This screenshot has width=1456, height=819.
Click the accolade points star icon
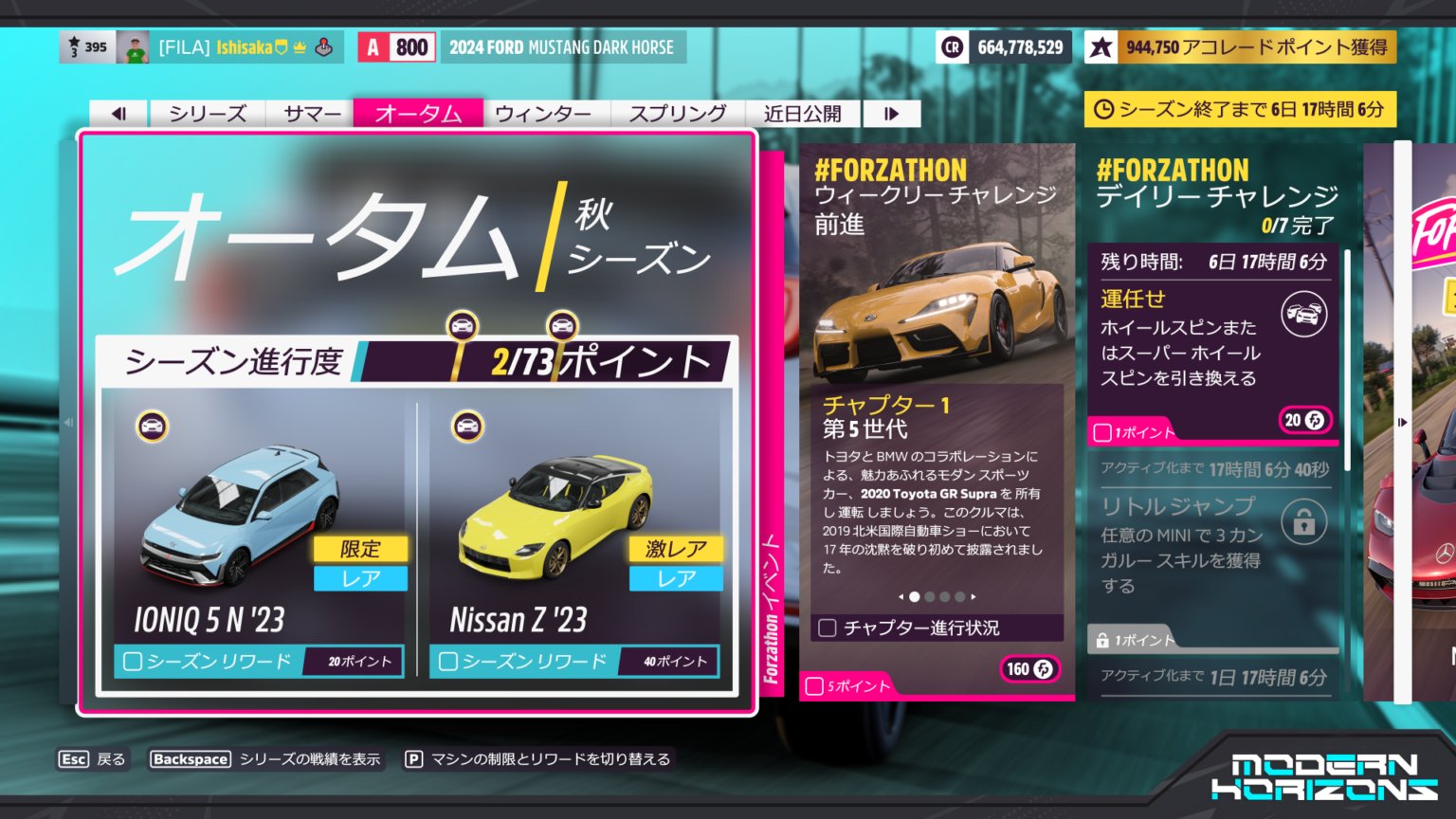pos(1101,45)
